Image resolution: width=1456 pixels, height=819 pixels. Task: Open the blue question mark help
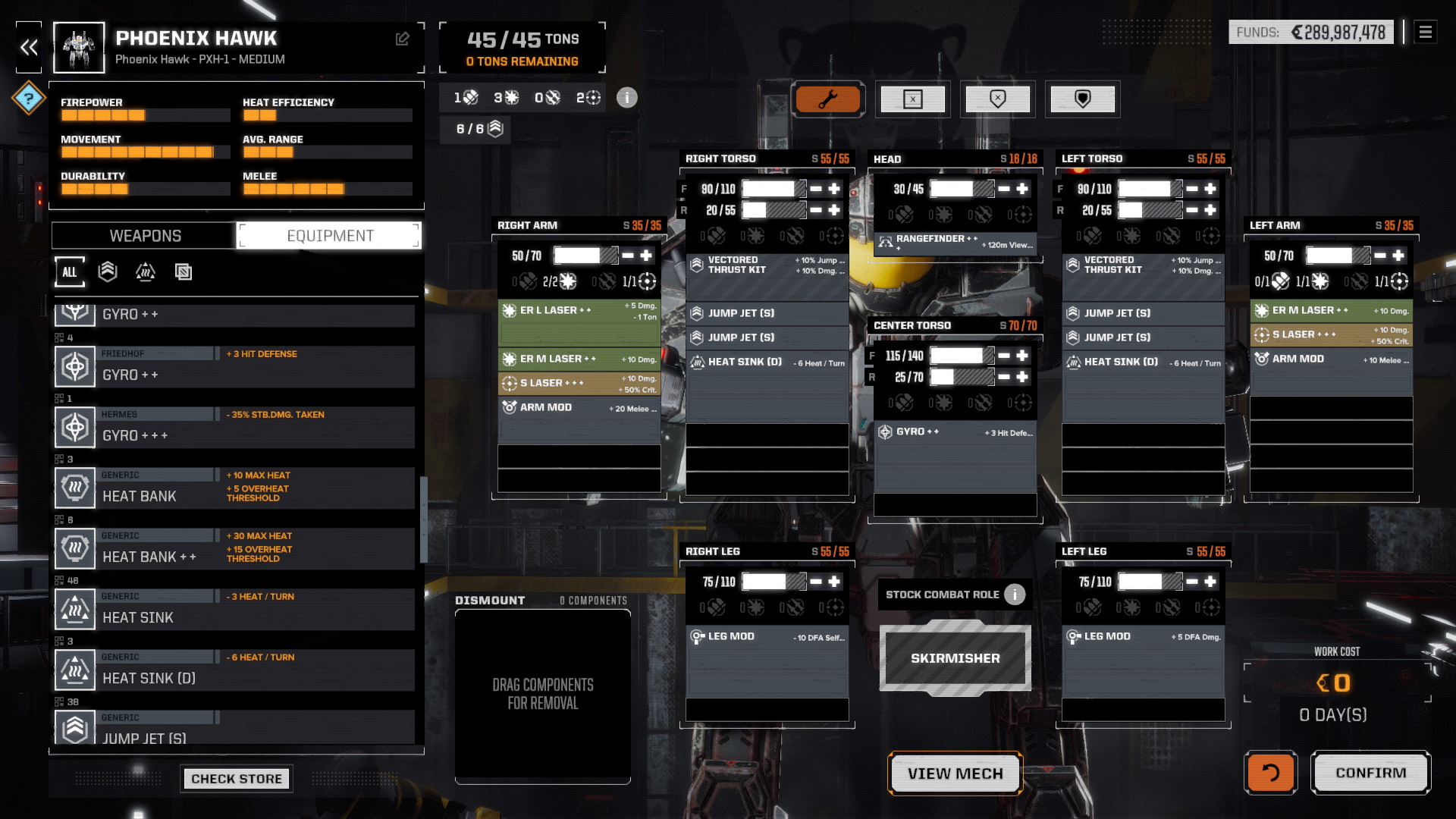[x=29, y=98]
